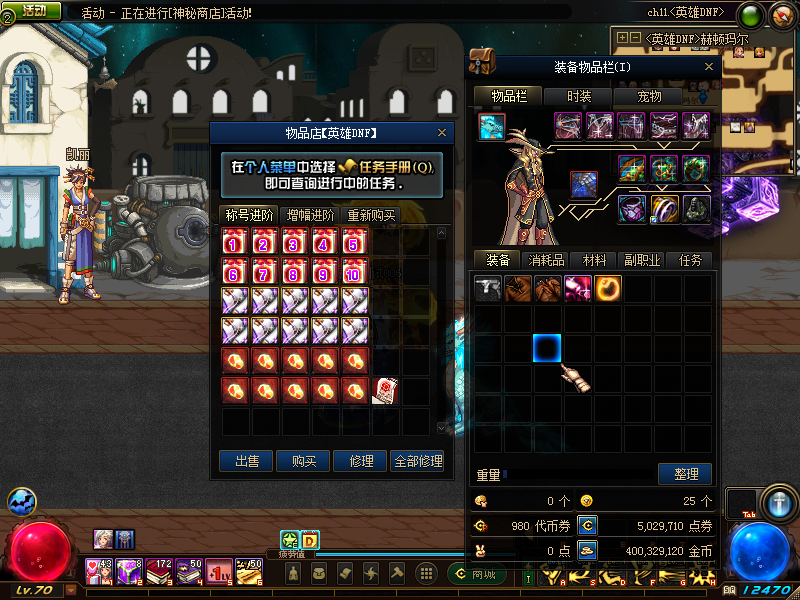
Task: Open the 材料 materials category
Action: (594, 260)
